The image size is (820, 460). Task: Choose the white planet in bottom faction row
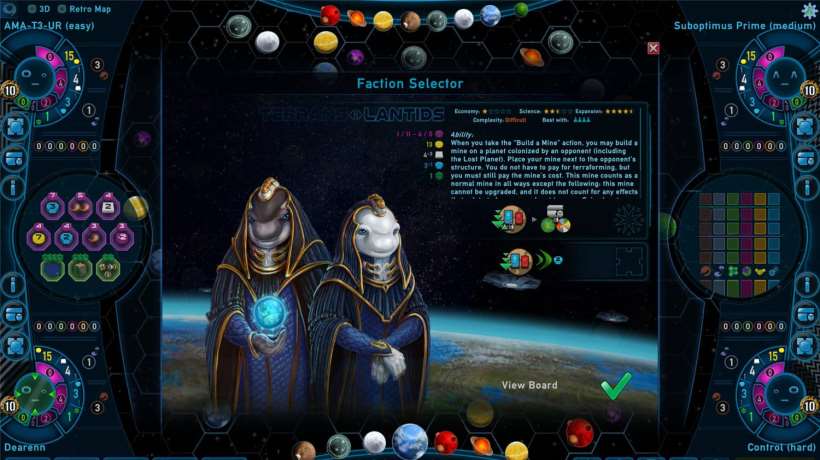[x=375, y=441]
